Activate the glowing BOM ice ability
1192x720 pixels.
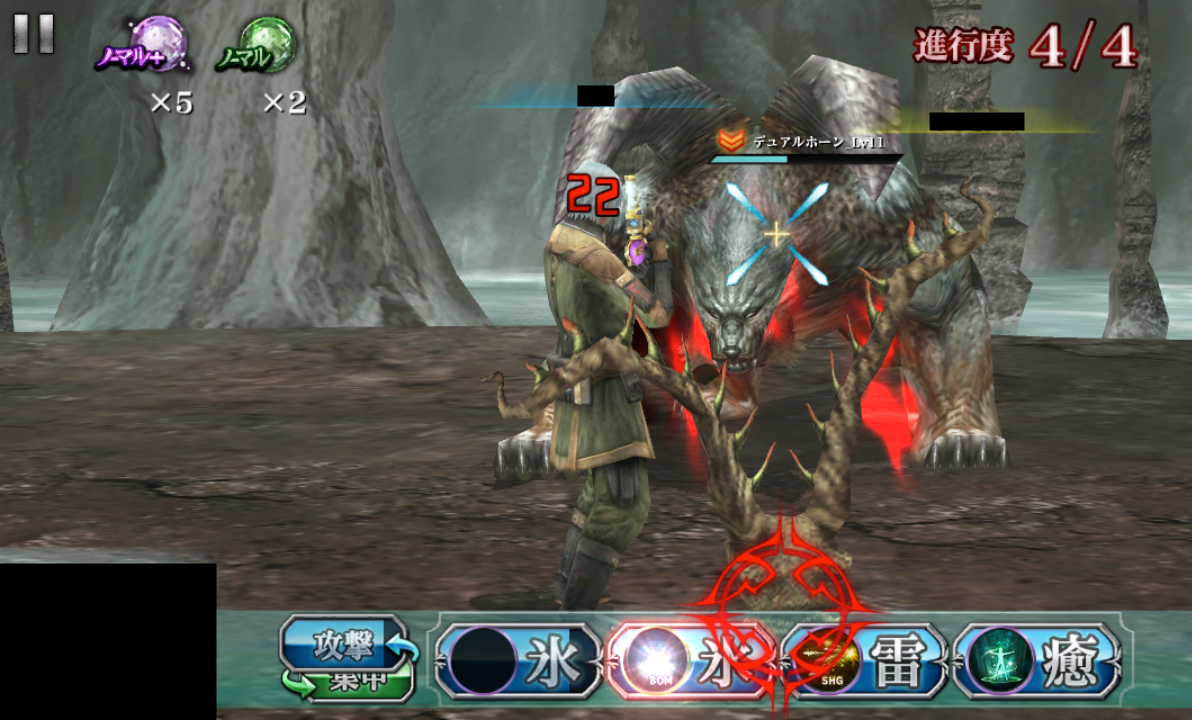(688, 660)
